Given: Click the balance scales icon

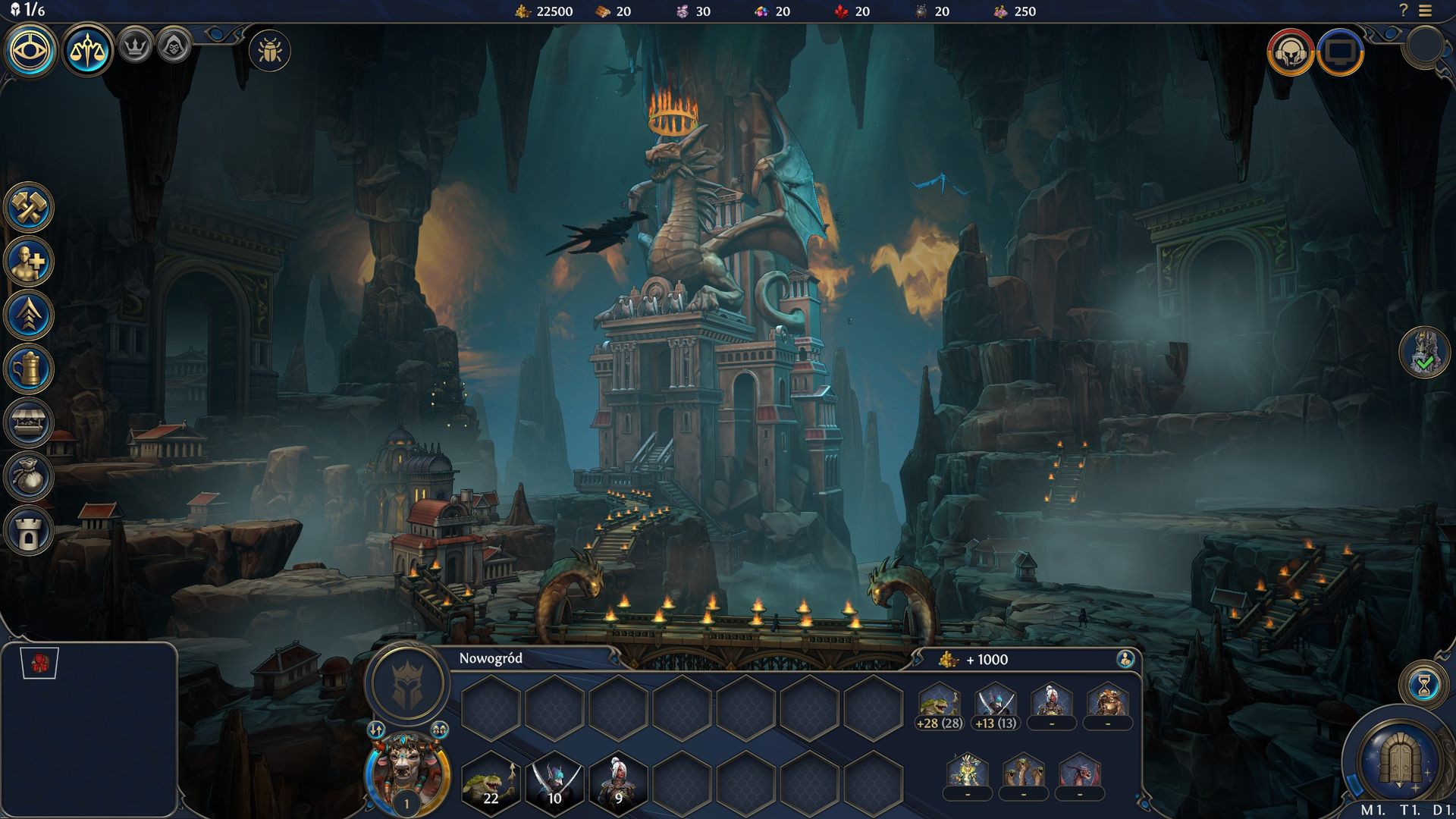Looking at the screenshot, I should coord(88,51).
